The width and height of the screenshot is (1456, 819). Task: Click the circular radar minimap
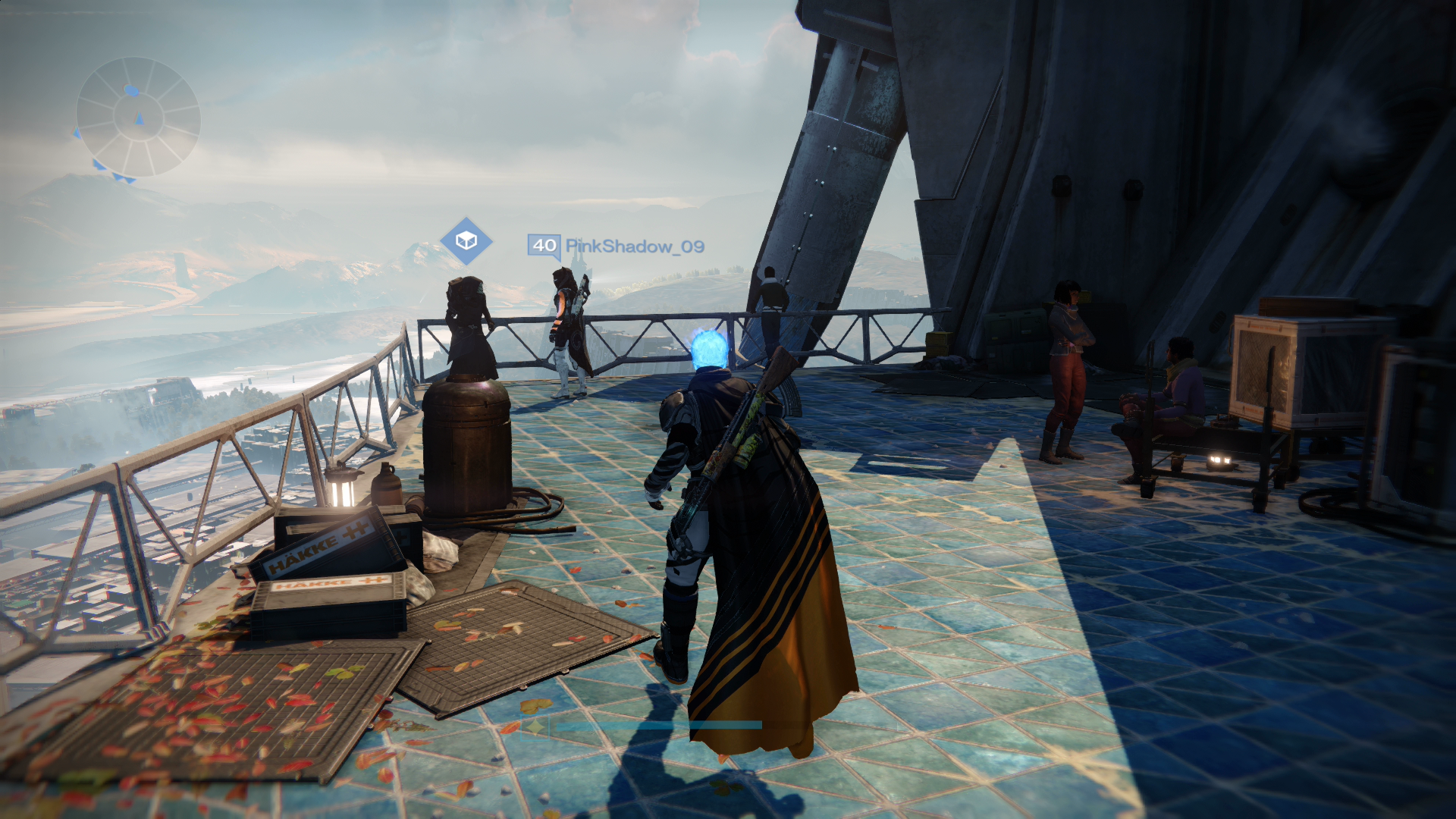coord(138,118)
